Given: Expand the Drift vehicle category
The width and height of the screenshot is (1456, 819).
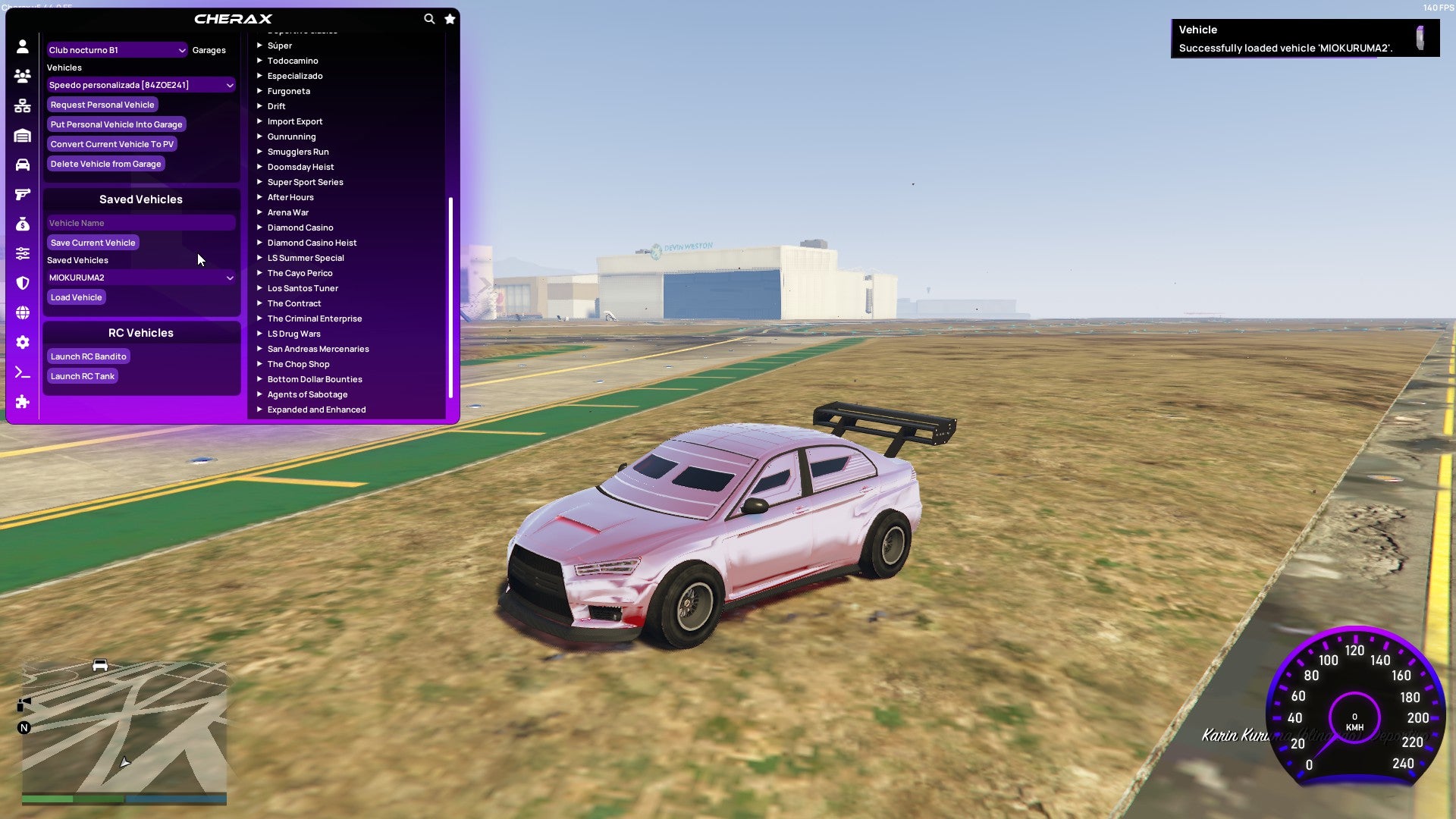Looking at the screenshot, I should point(276,106).
